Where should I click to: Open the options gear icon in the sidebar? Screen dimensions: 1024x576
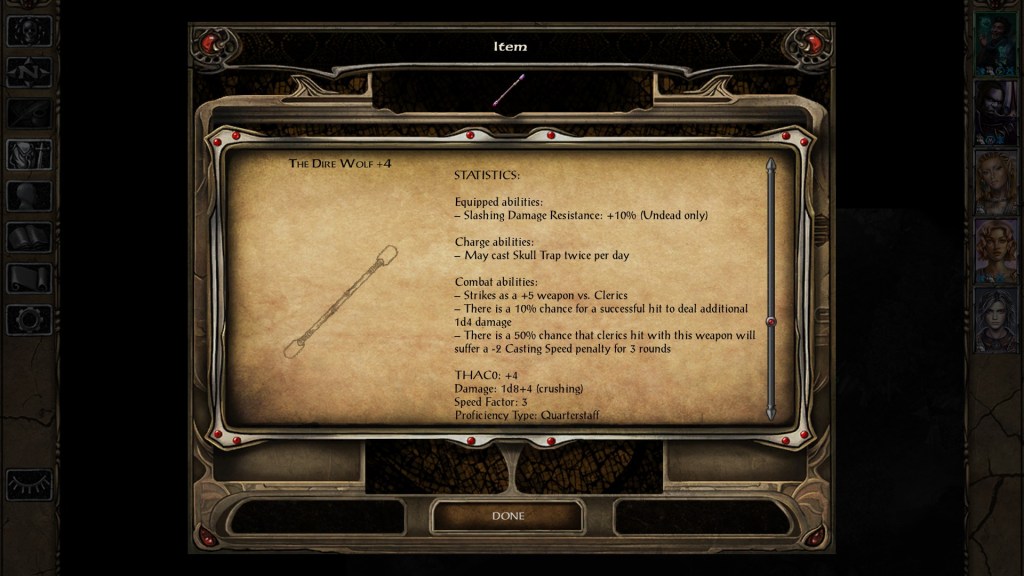point(29,320)
